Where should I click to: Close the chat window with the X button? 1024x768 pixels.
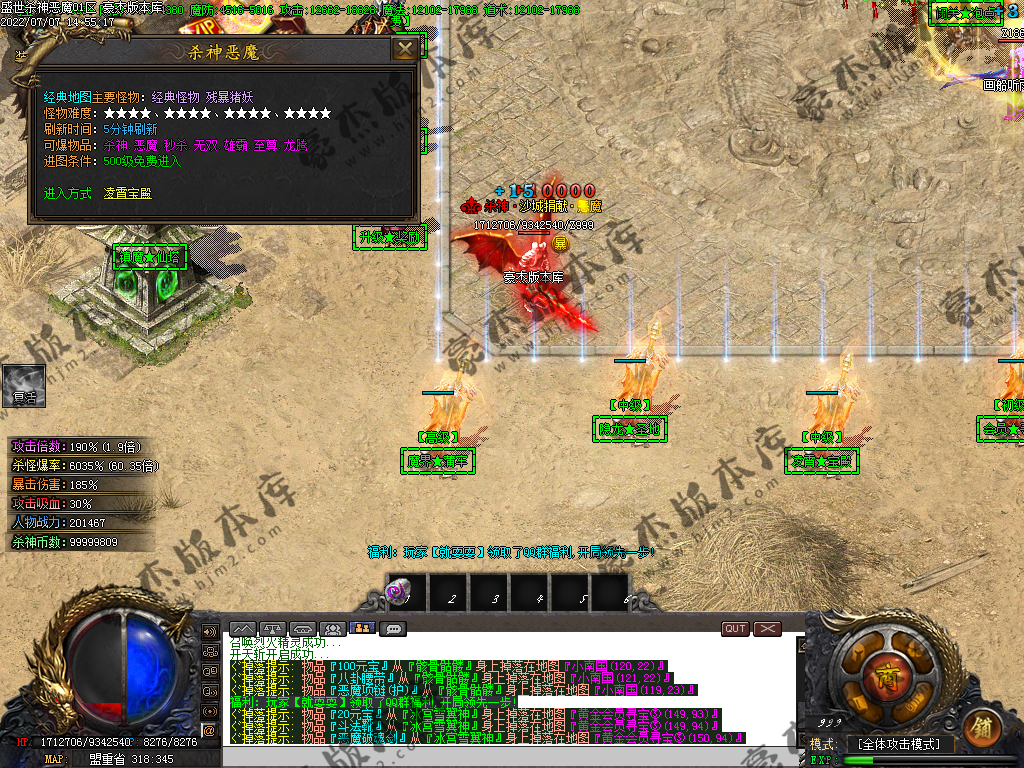coord(767,629)
